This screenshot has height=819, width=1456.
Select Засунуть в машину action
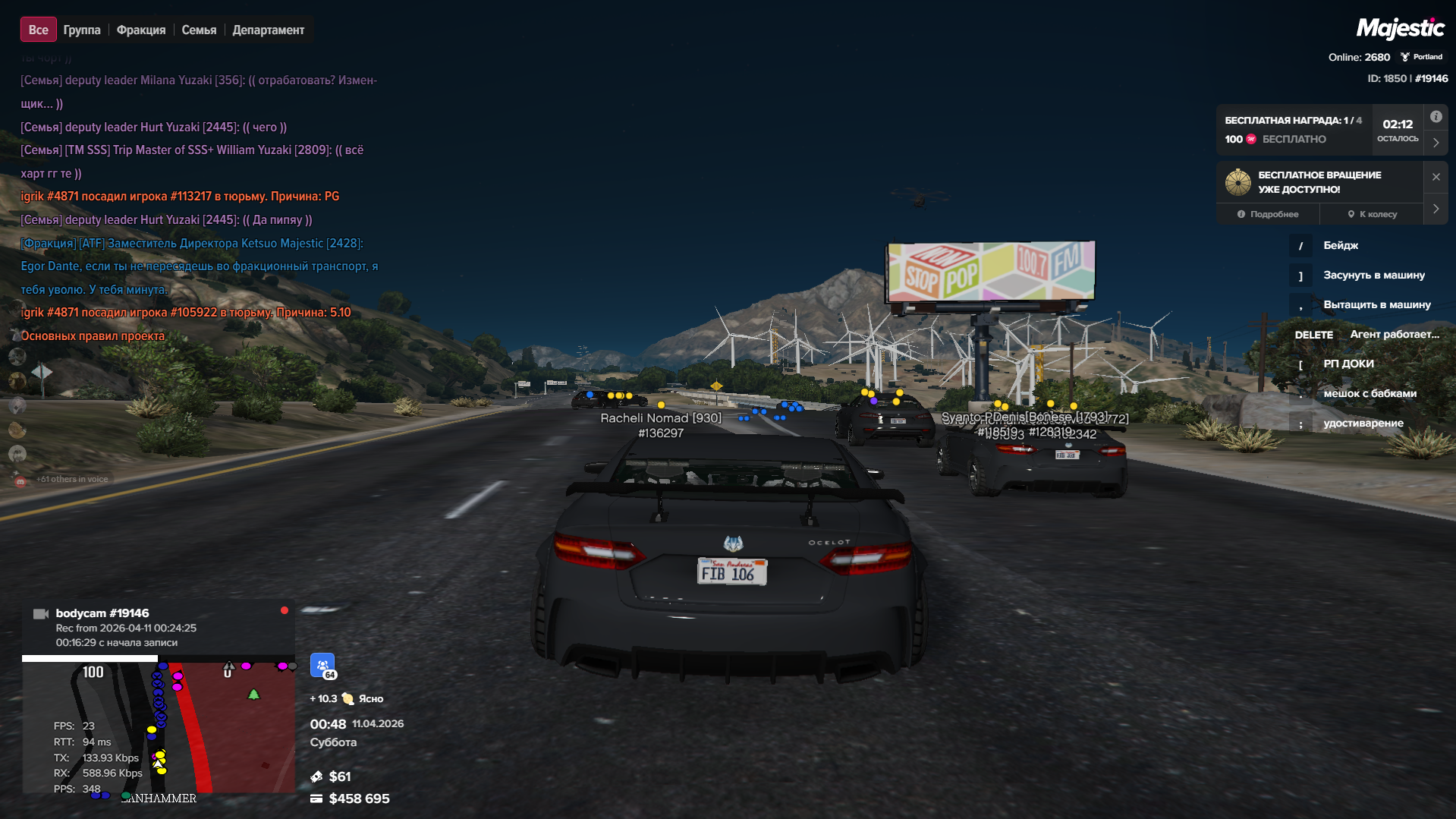pos(1373,275)
